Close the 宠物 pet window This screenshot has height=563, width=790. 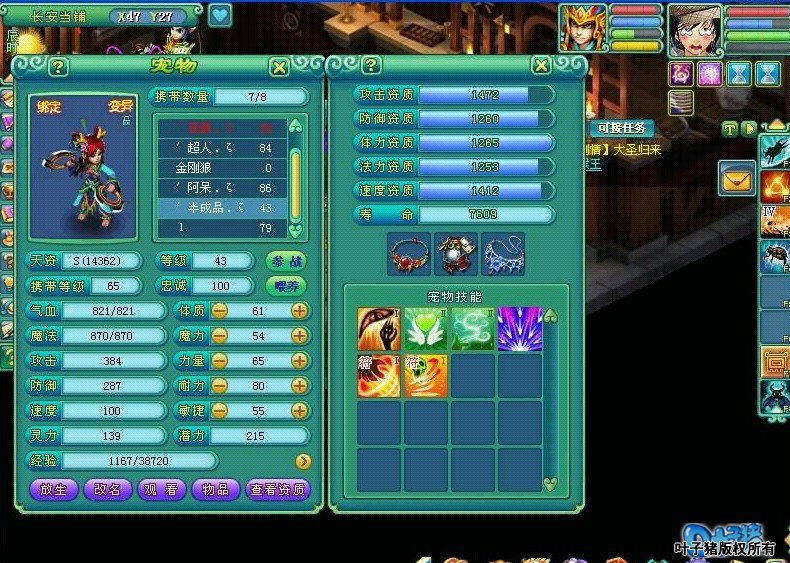click(x=279, y=67)
